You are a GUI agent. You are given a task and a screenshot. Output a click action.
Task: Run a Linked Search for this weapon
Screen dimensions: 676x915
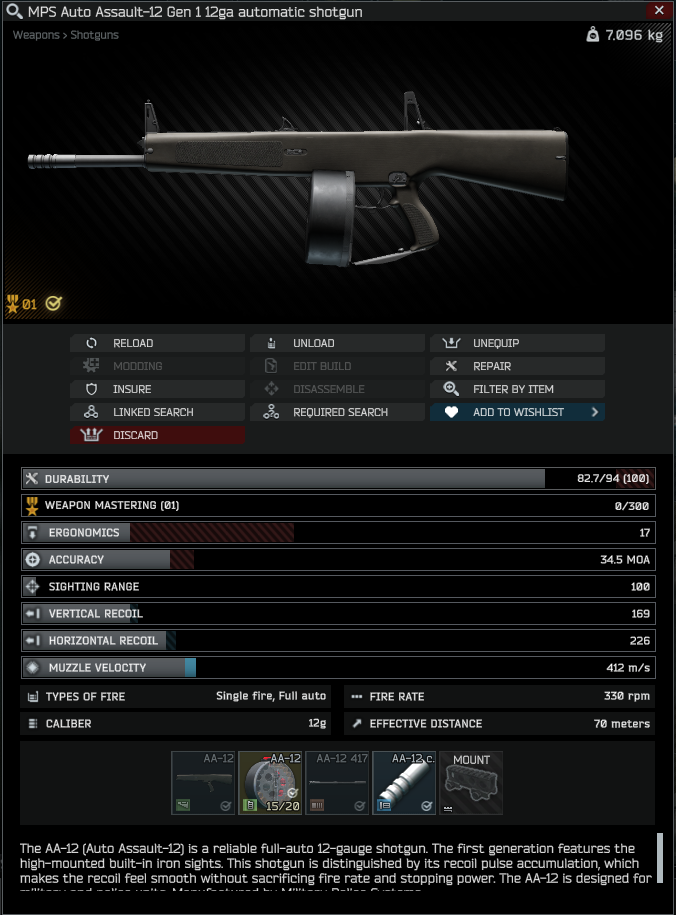point(157,412)
